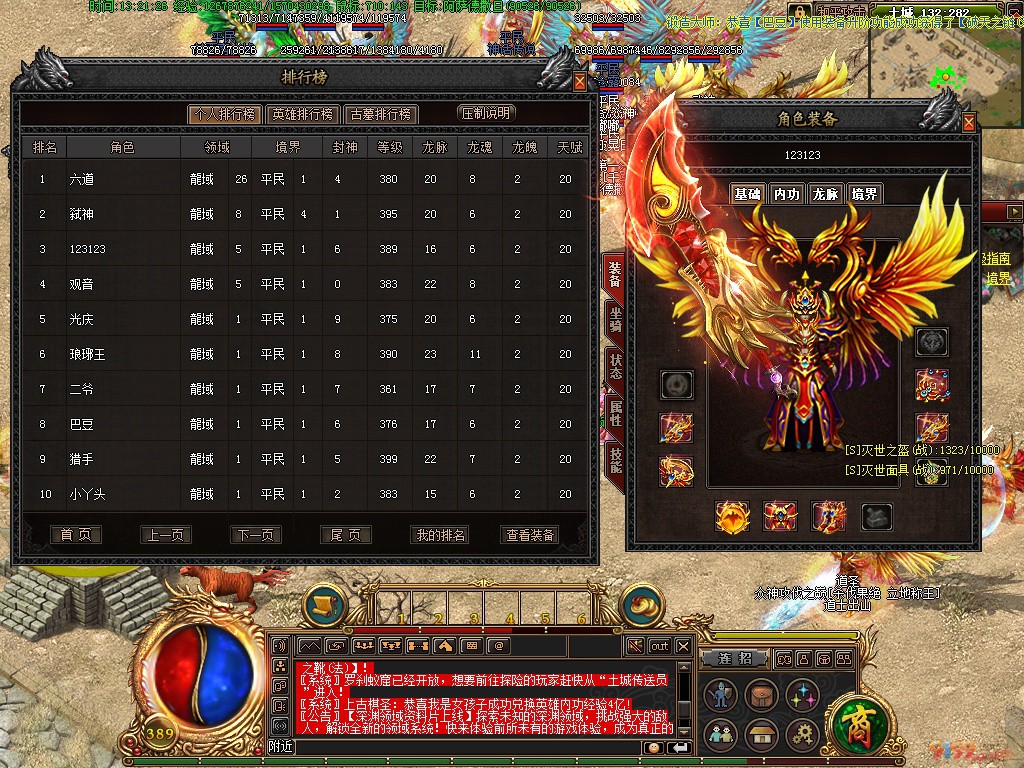Show the 压制说明 explanation

click(486, 113)
